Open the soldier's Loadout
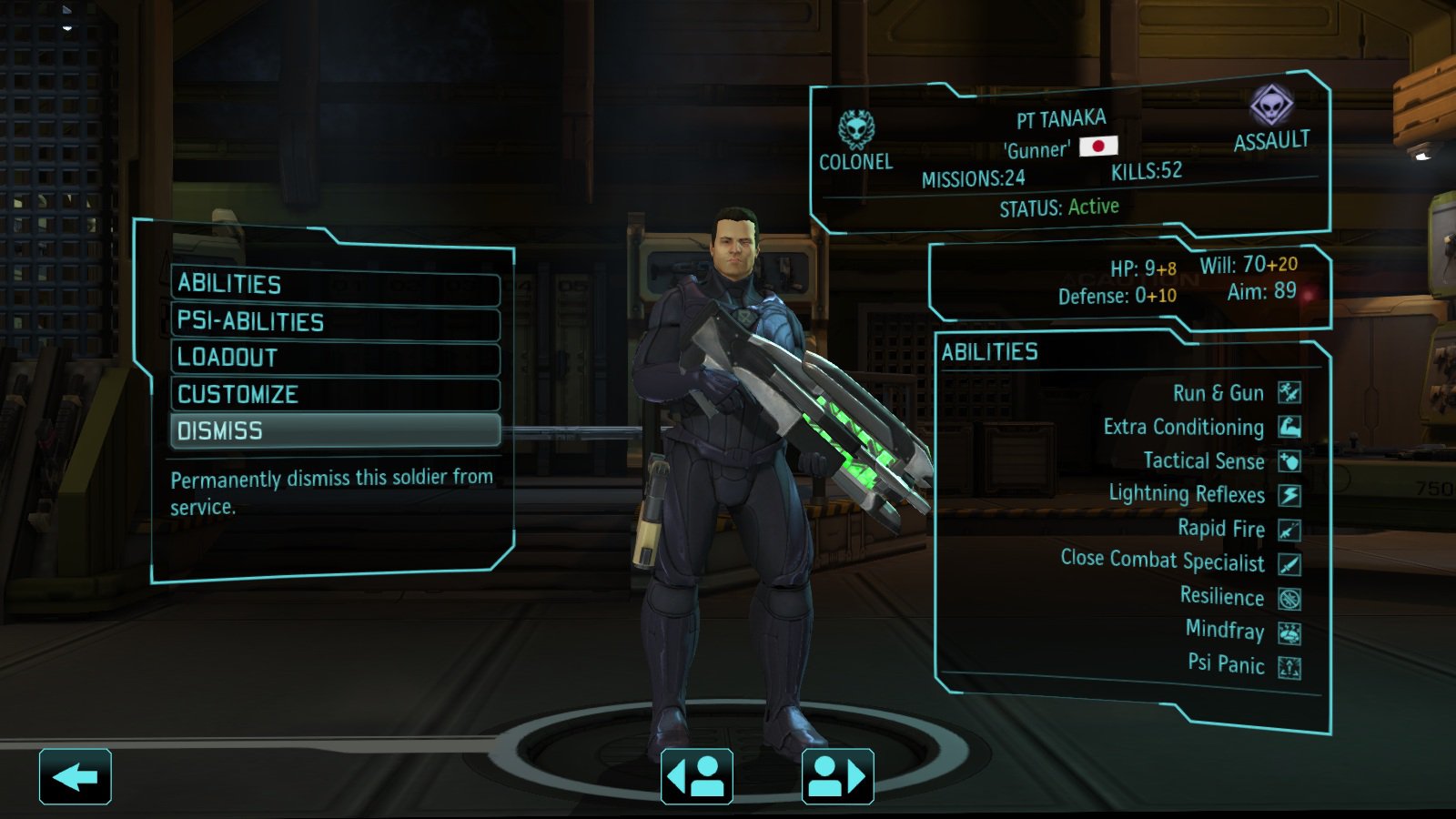 334,358
